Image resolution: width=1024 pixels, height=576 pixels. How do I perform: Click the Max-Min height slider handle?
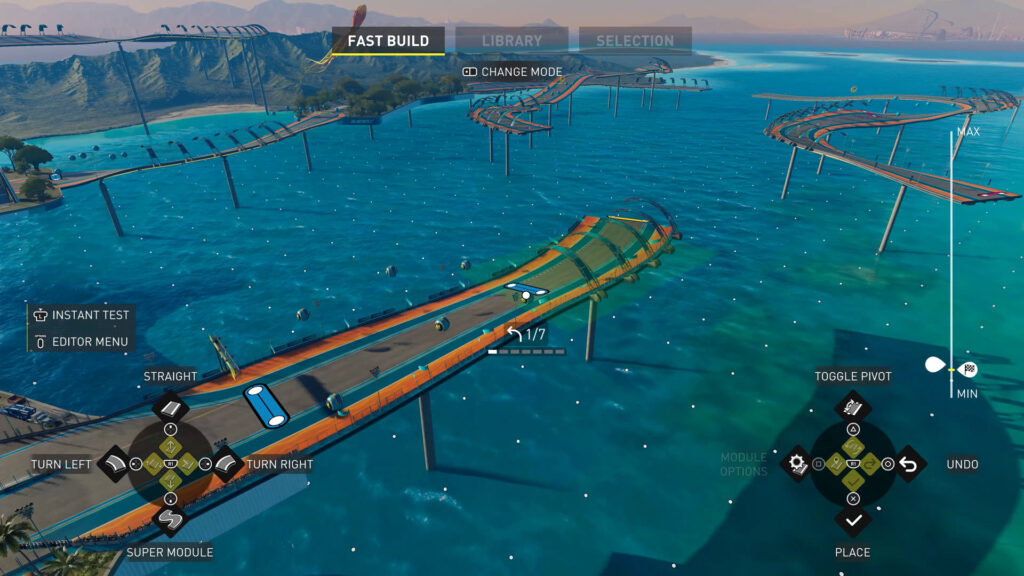pos(951,368)
